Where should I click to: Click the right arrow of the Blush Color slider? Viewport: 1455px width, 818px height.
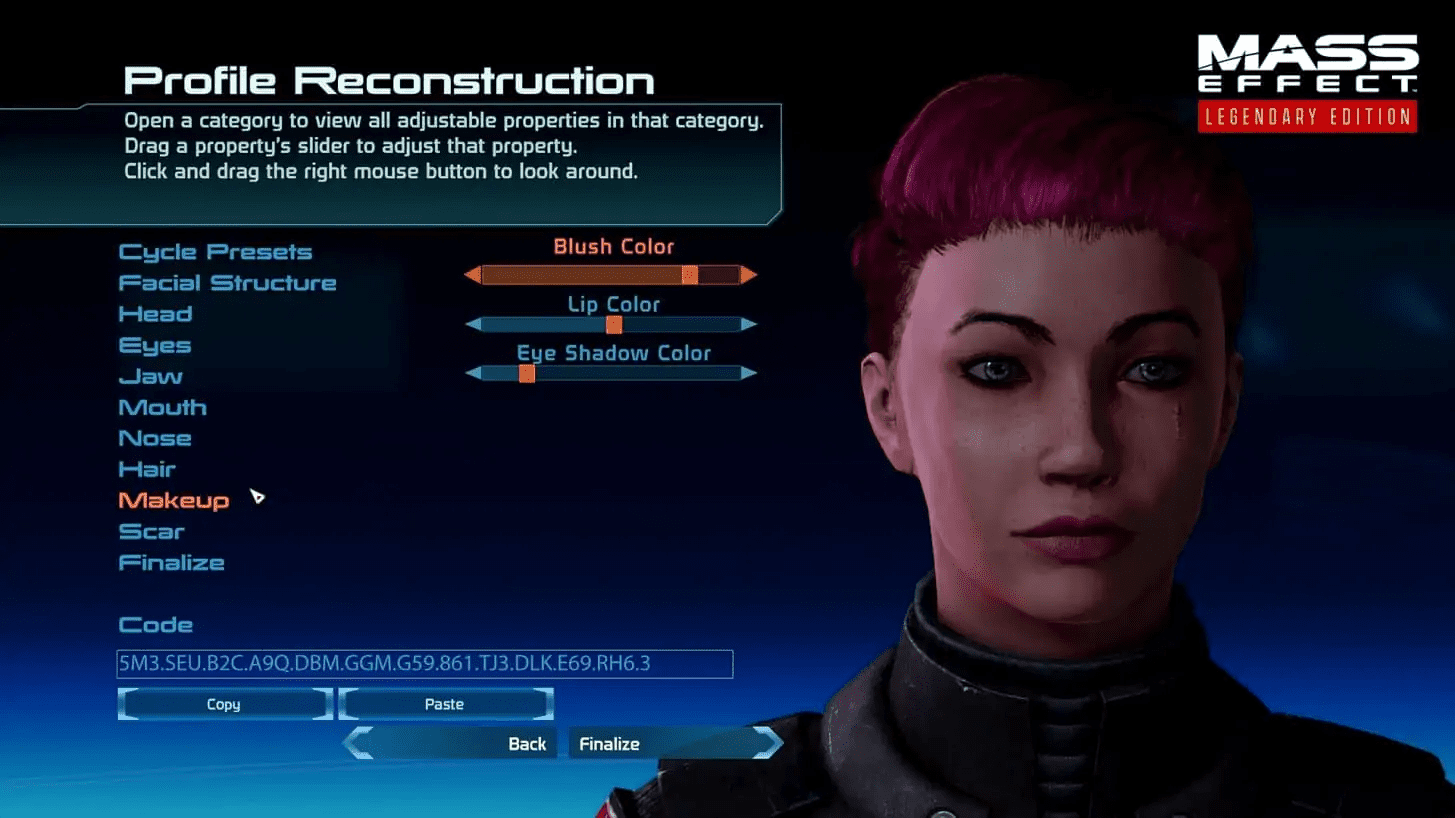pos(749,273)
